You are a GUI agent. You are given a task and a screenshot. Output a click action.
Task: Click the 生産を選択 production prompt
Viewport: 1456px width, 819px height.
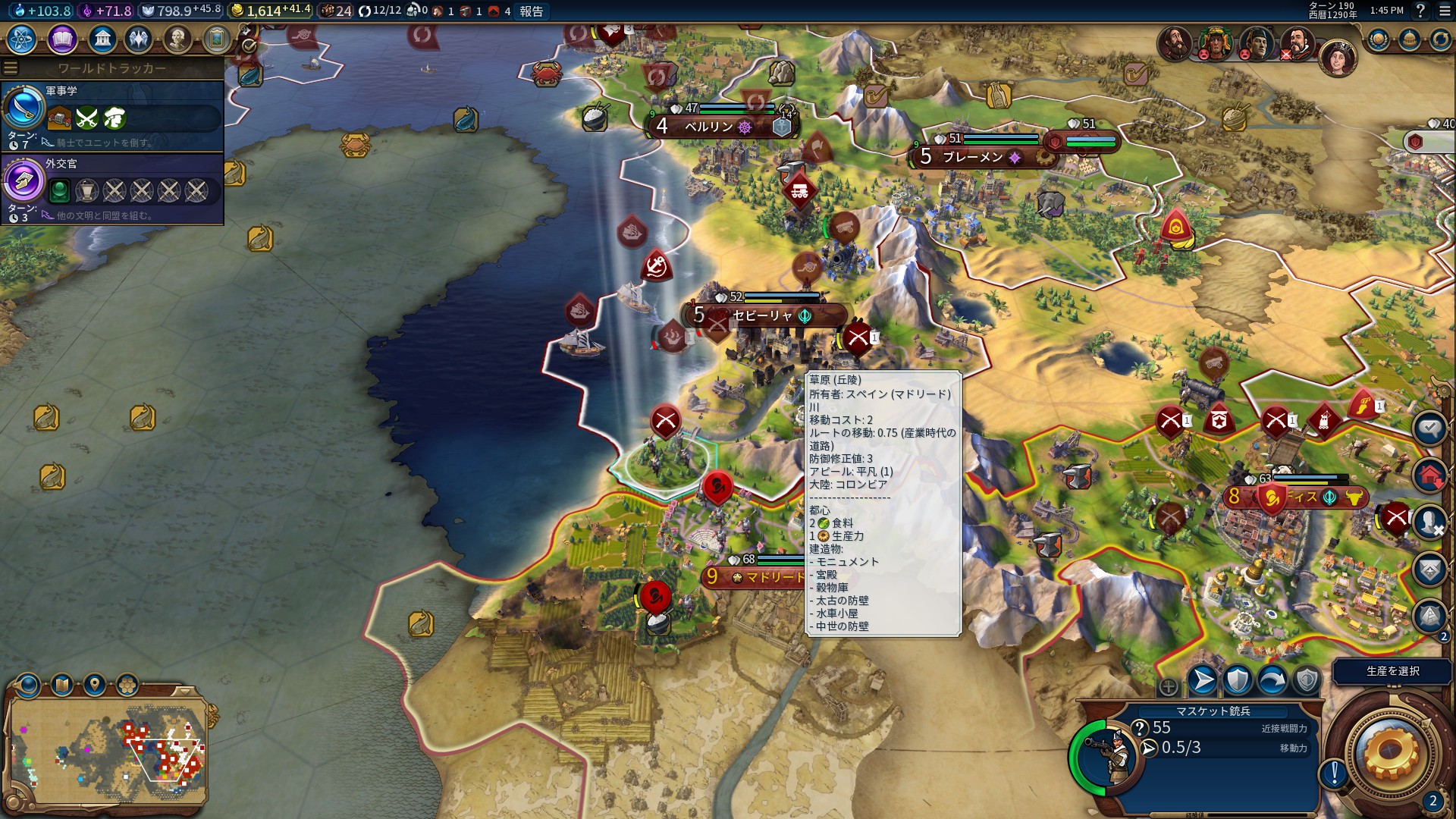(x=1392, y=671)
